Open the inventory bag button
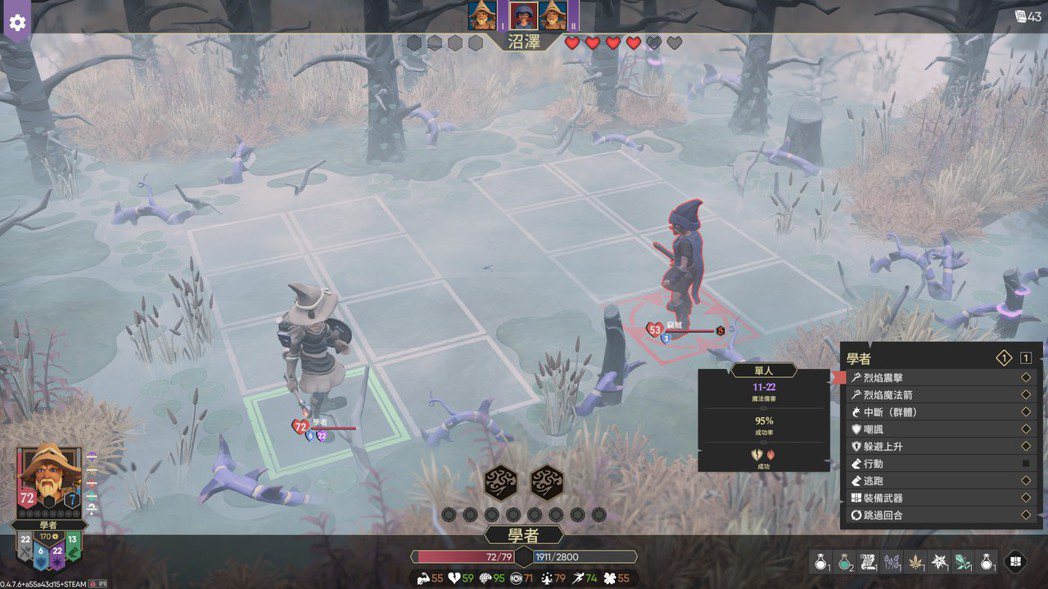The height and width of the screenshot is (589, 1048). (x=1016, y=563)
